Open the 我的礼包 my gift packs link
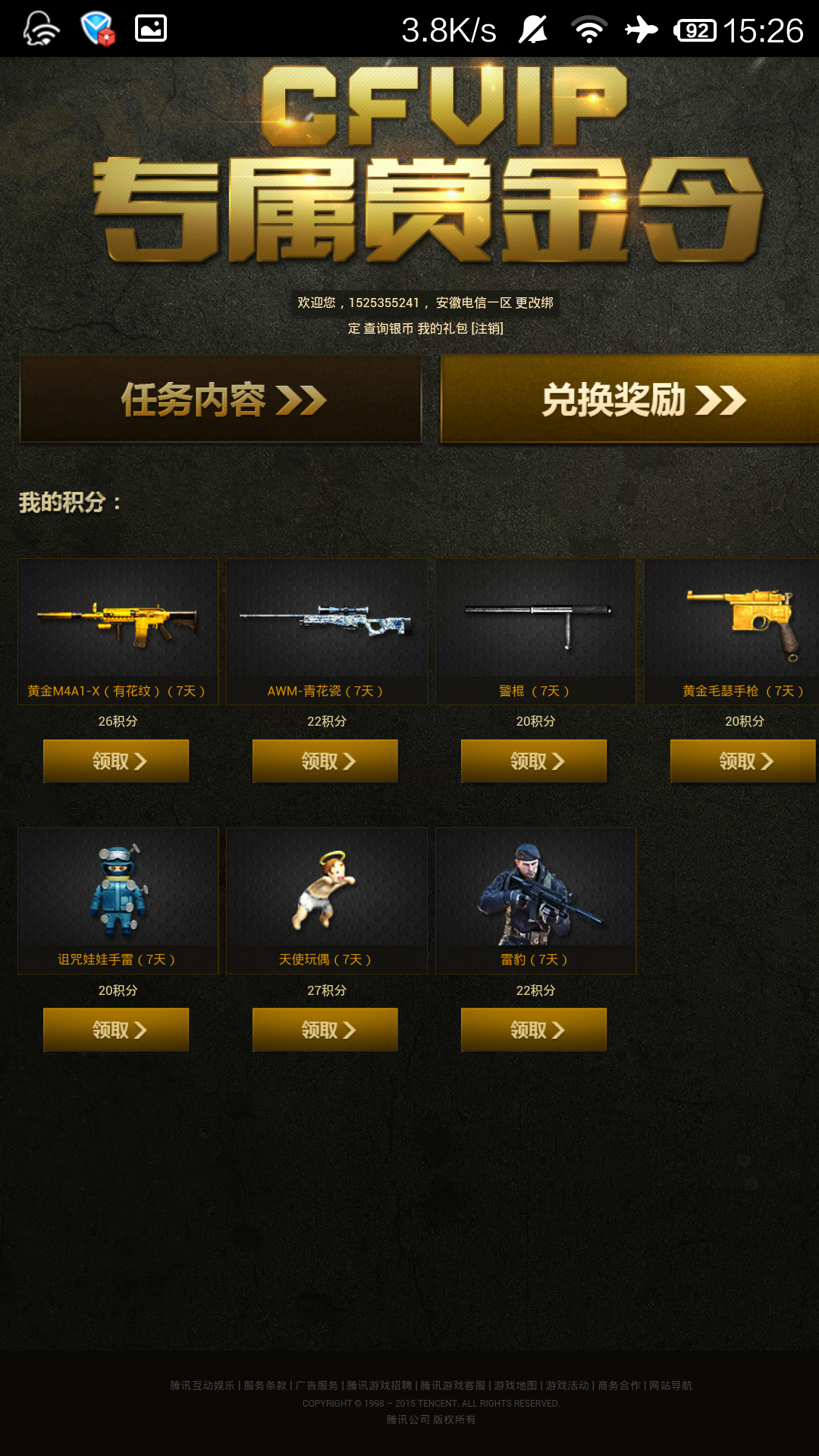This screenshot has height=1456, width=819. [x=443, y=328]
